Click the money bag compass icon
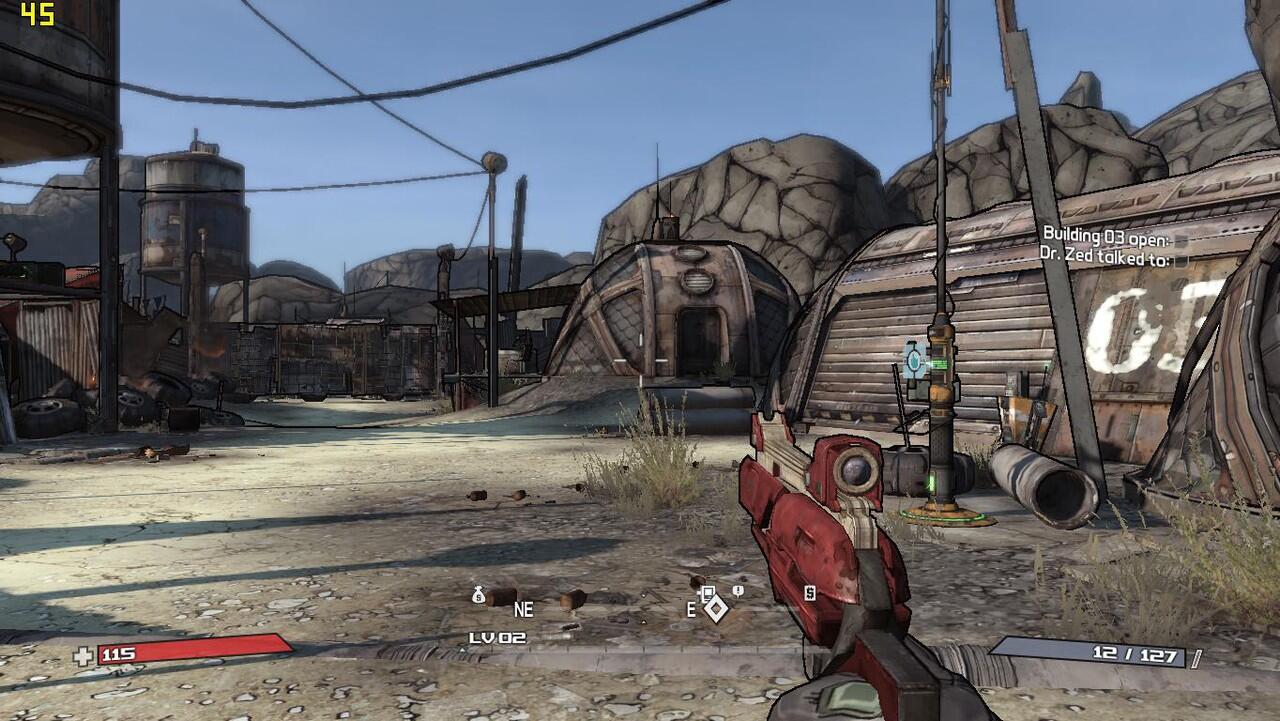Viewport: 1280px width, 721px height. 479,596
